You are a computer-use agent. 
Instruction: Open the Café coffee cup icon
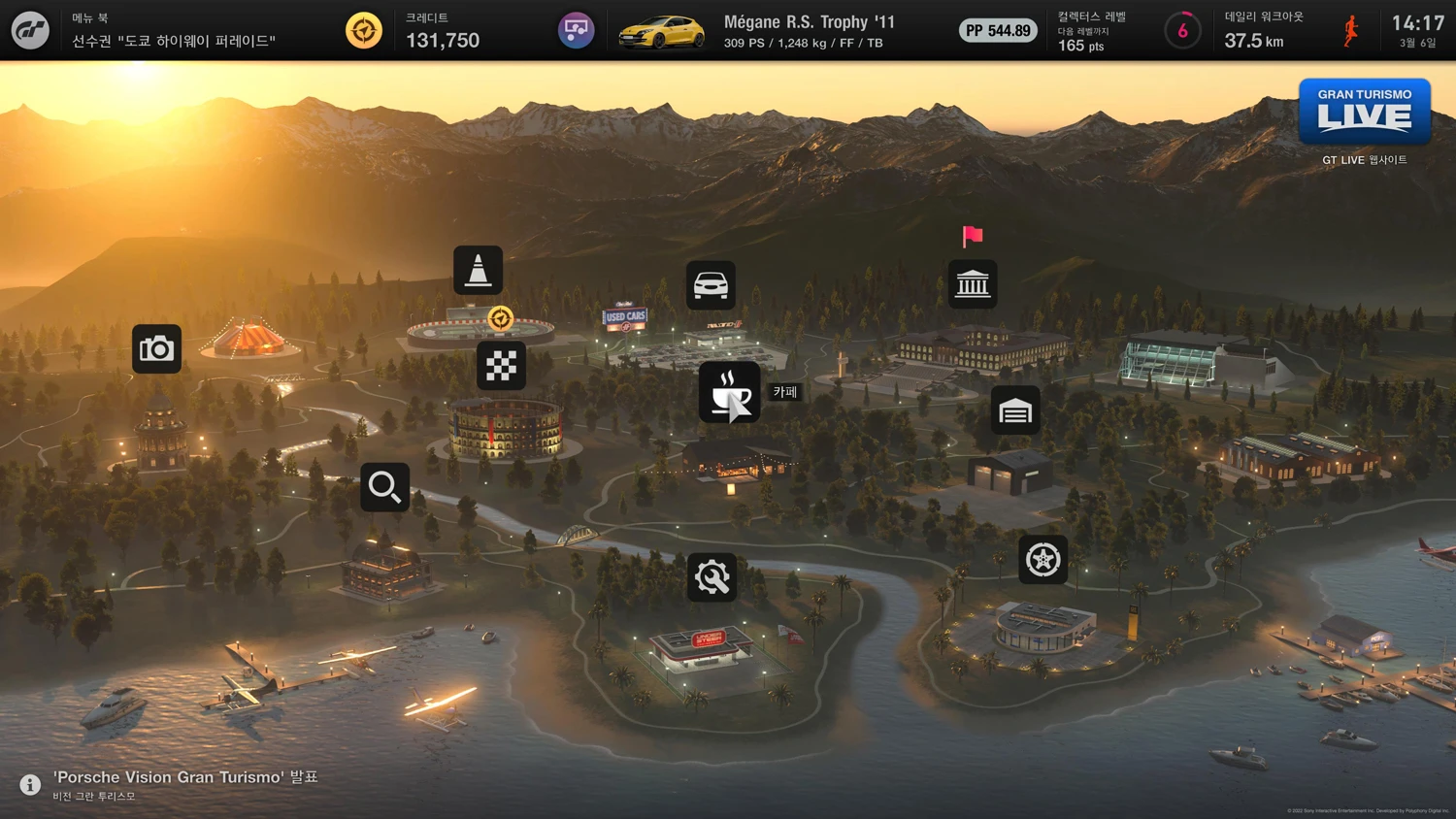pyautogui.click(x=729, y=392)
